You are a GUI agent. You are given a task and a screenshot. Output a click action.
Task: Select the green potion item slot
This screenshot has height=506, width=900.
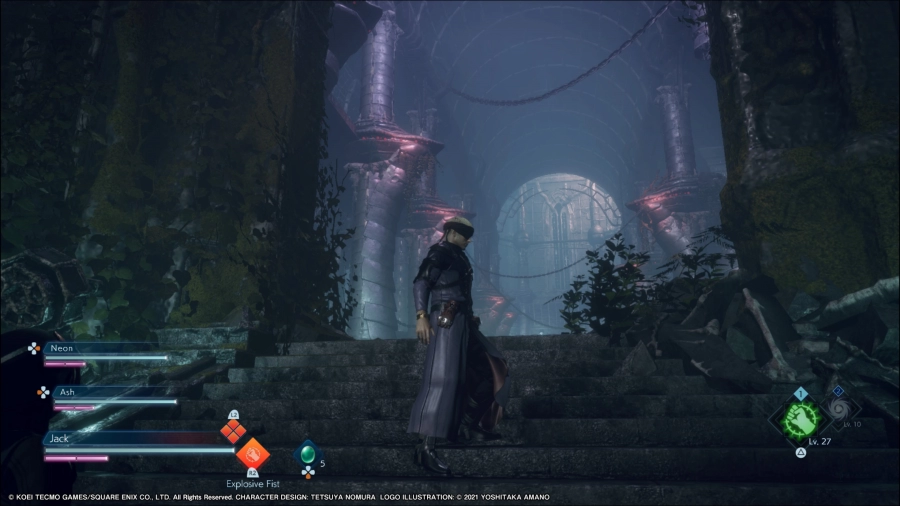308,456
